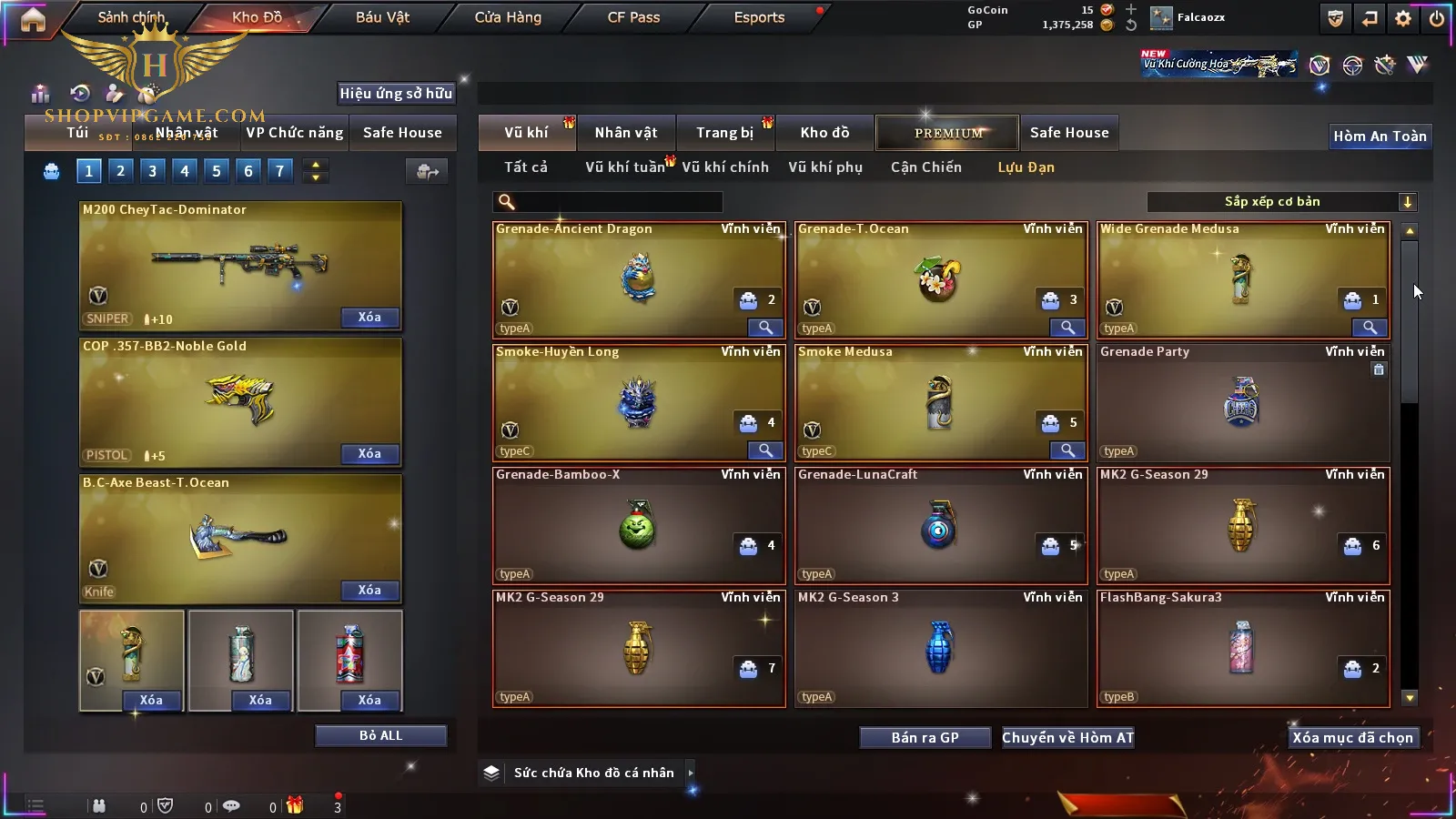Go to the CF Pass menu
This screenshot has width=1456, height=819.
point(633,17)
